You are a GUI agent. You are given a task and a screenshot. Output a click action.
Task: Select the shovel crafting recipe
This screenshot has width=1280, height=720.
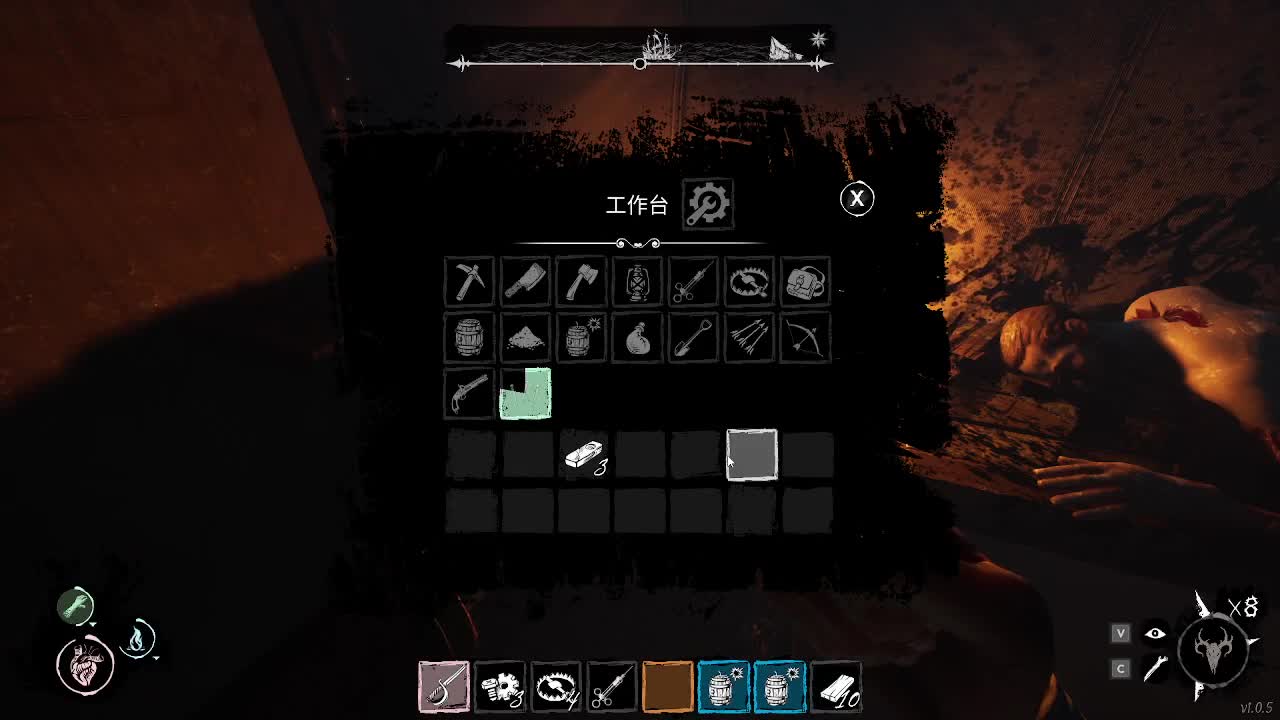(693, 338)
